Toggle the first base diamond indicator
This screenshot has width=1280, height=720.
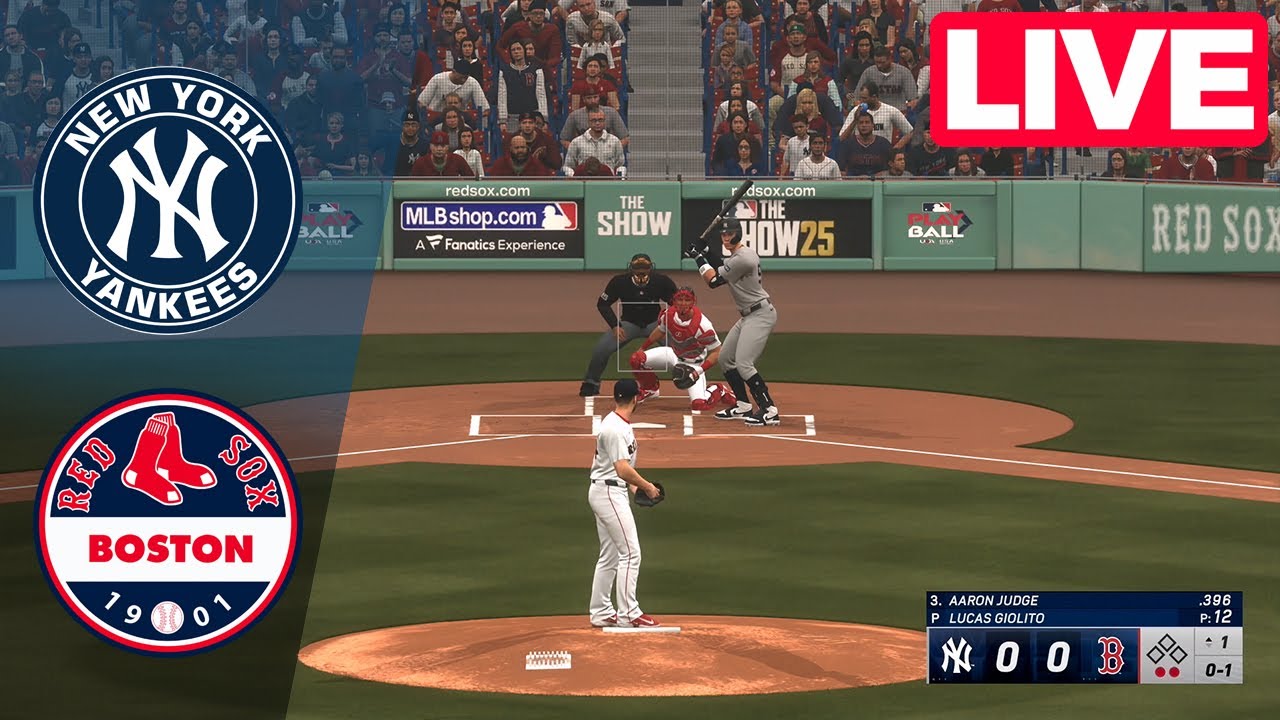[1178, 655]
